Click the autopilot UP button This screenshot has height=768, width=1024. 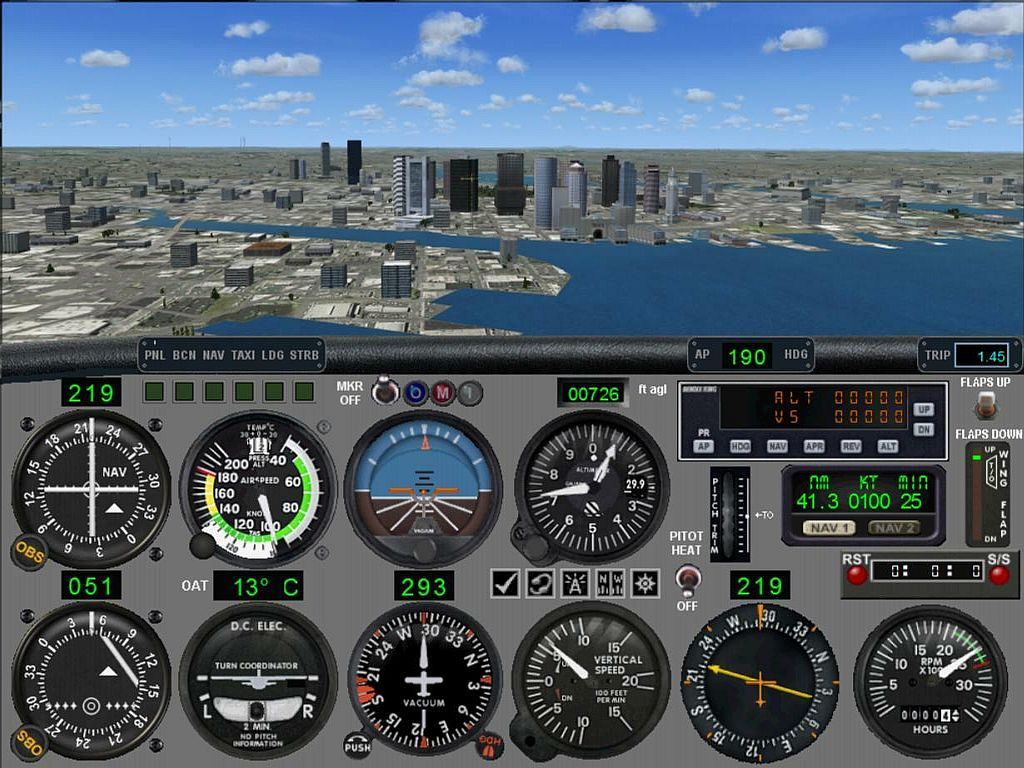click(x=924, y=410)
